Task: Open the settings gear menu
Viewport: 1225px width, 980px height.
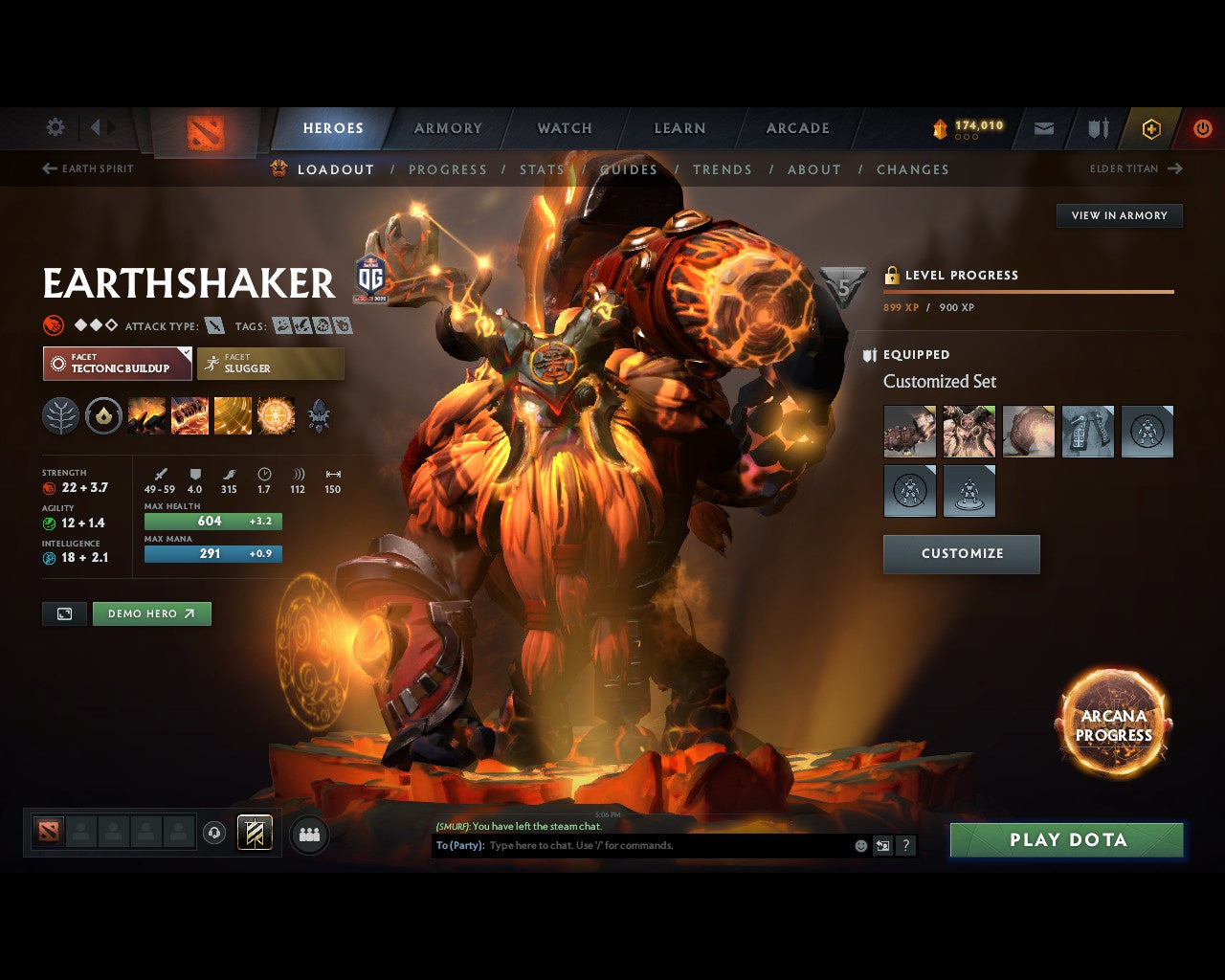Action: click(x=56, y=127)
